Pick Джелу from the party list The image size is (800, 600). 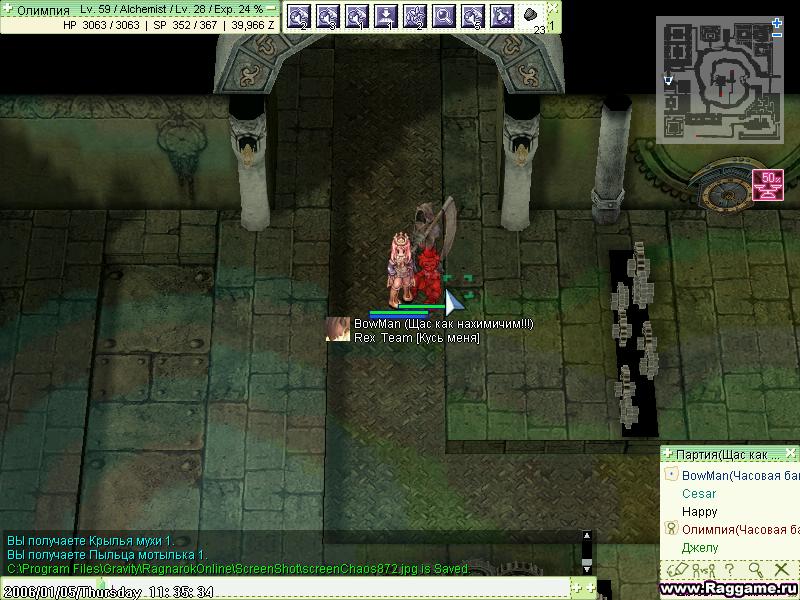tap(700, 548)
